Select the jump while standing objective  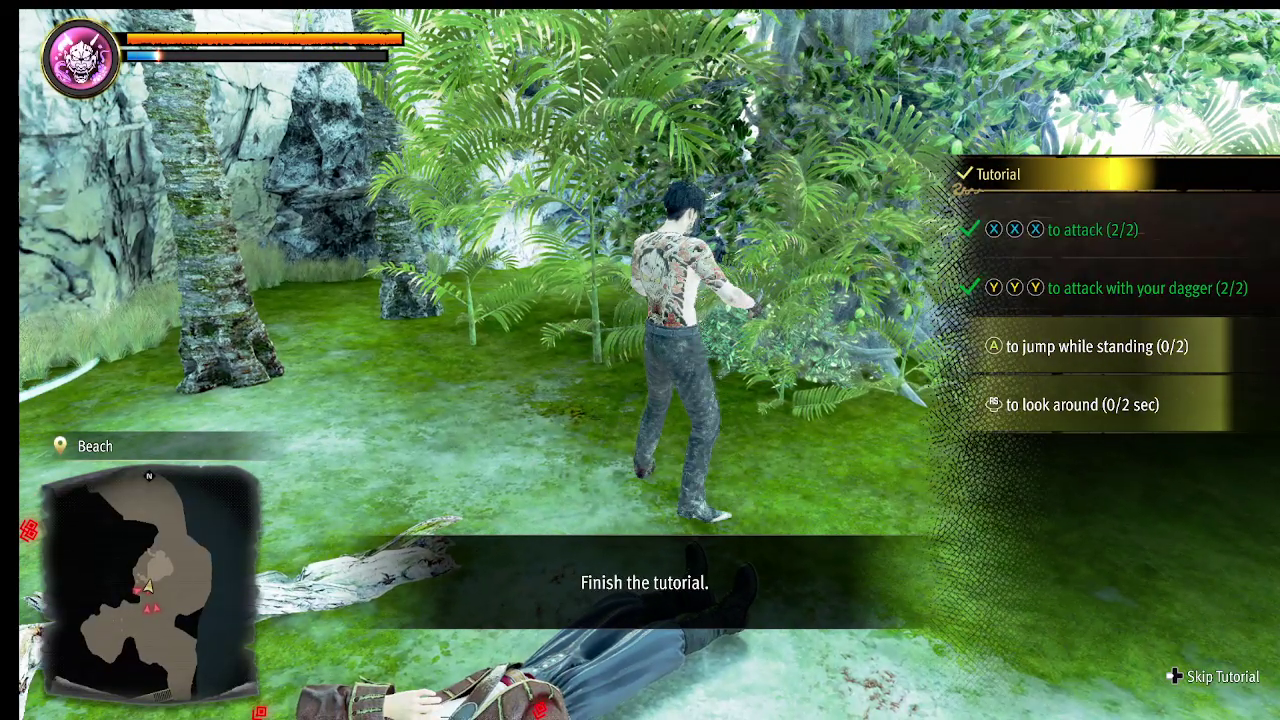click(x=1095, y=347)
